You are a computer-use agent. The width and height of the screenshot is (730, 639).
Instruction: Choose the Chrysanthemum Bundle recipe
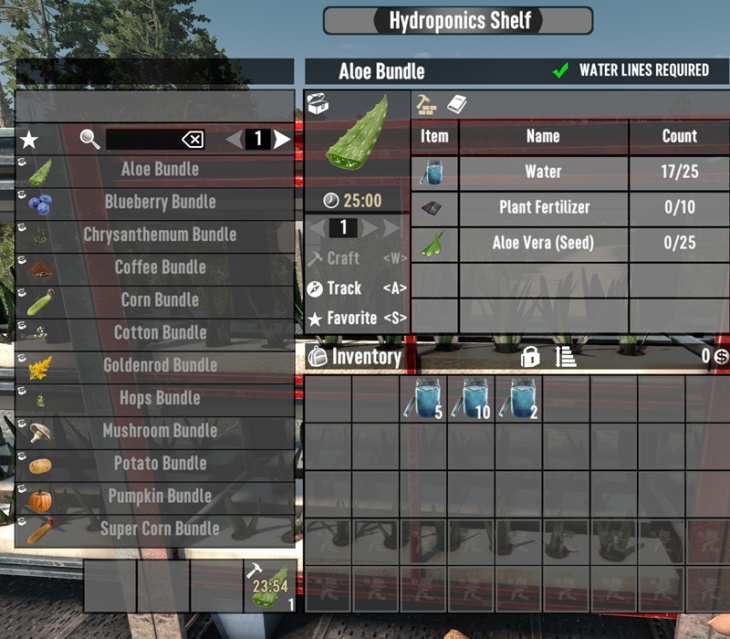(158, 235)
